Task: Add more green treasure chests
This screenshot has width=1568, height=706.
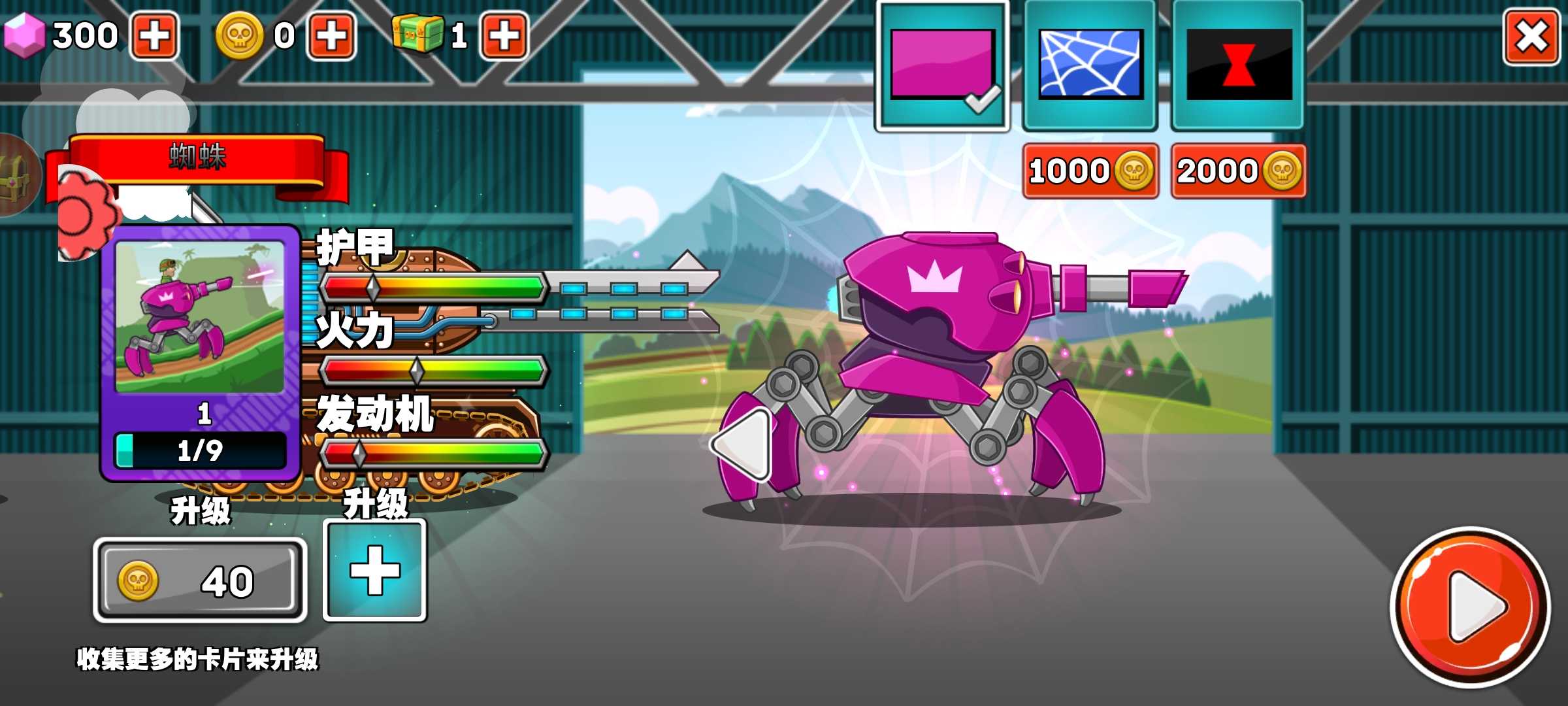Action: [x=504, y=35]
